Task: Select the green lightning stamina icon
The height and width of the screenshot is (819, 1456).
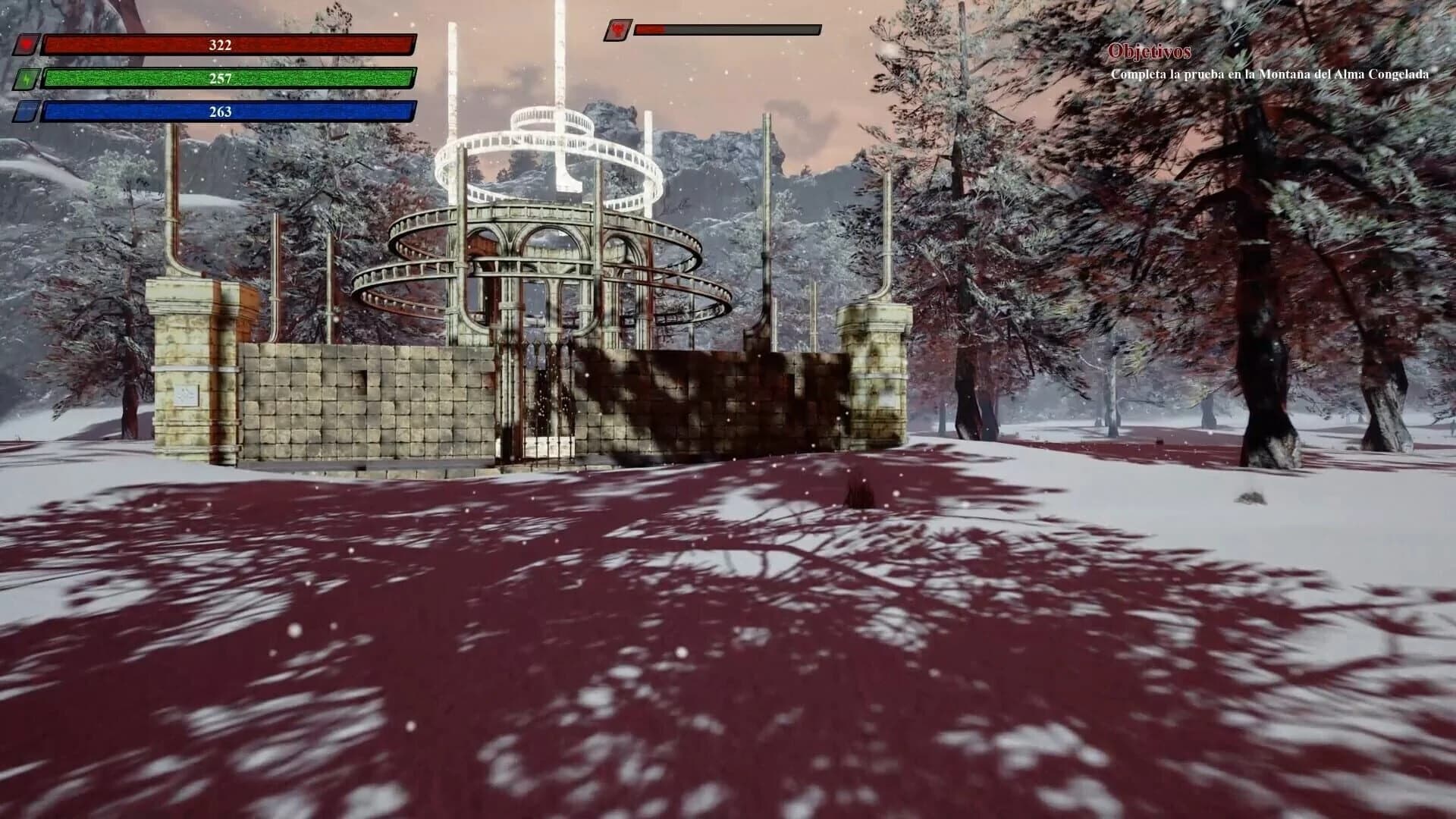Action: 27,78
